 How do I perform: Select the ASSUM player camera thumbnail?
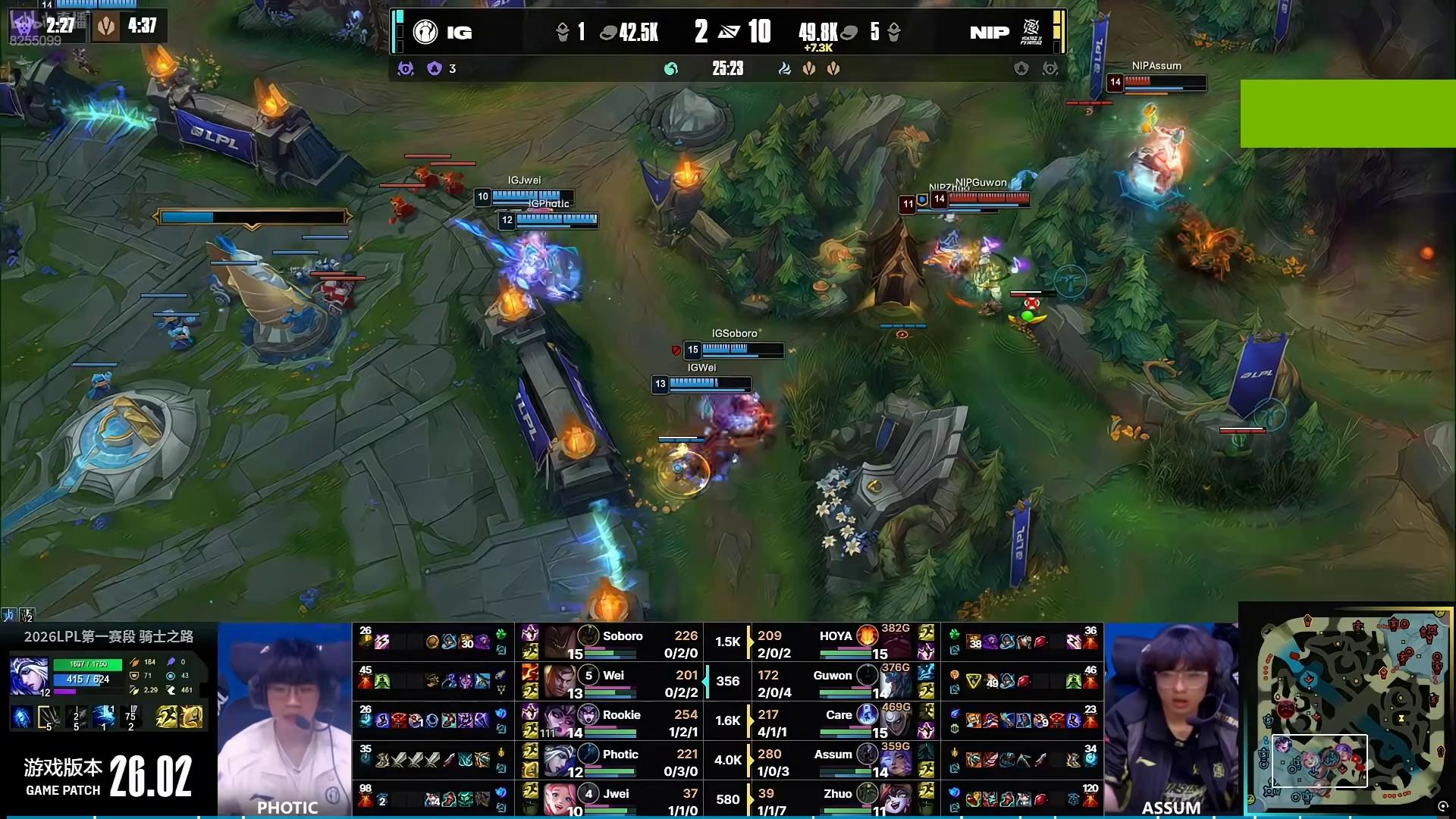pos(1171,718)
